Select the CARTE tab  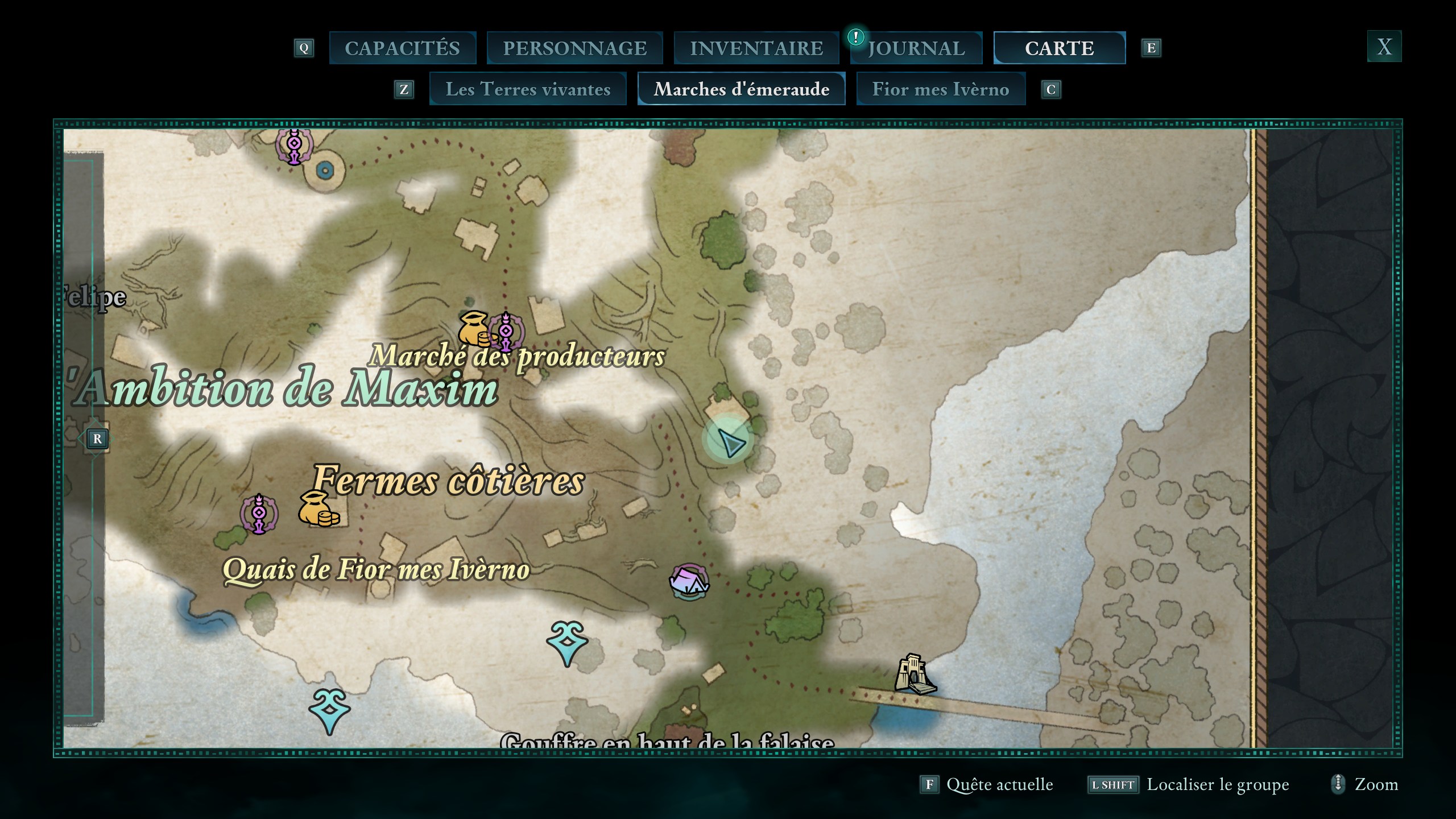click(x=1059, y=48)
